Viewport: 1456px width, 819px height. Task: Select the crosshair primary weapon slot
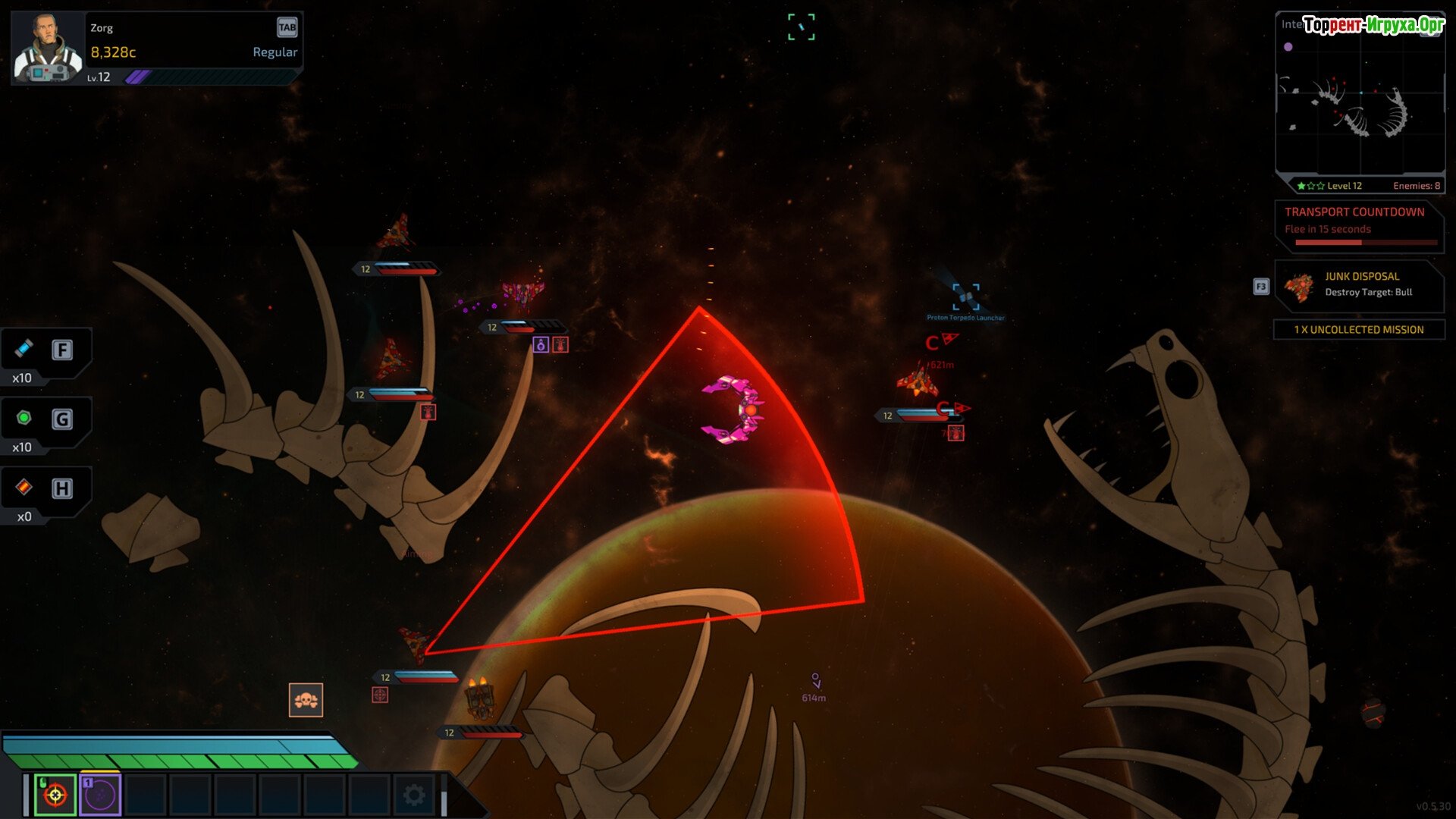55,795
